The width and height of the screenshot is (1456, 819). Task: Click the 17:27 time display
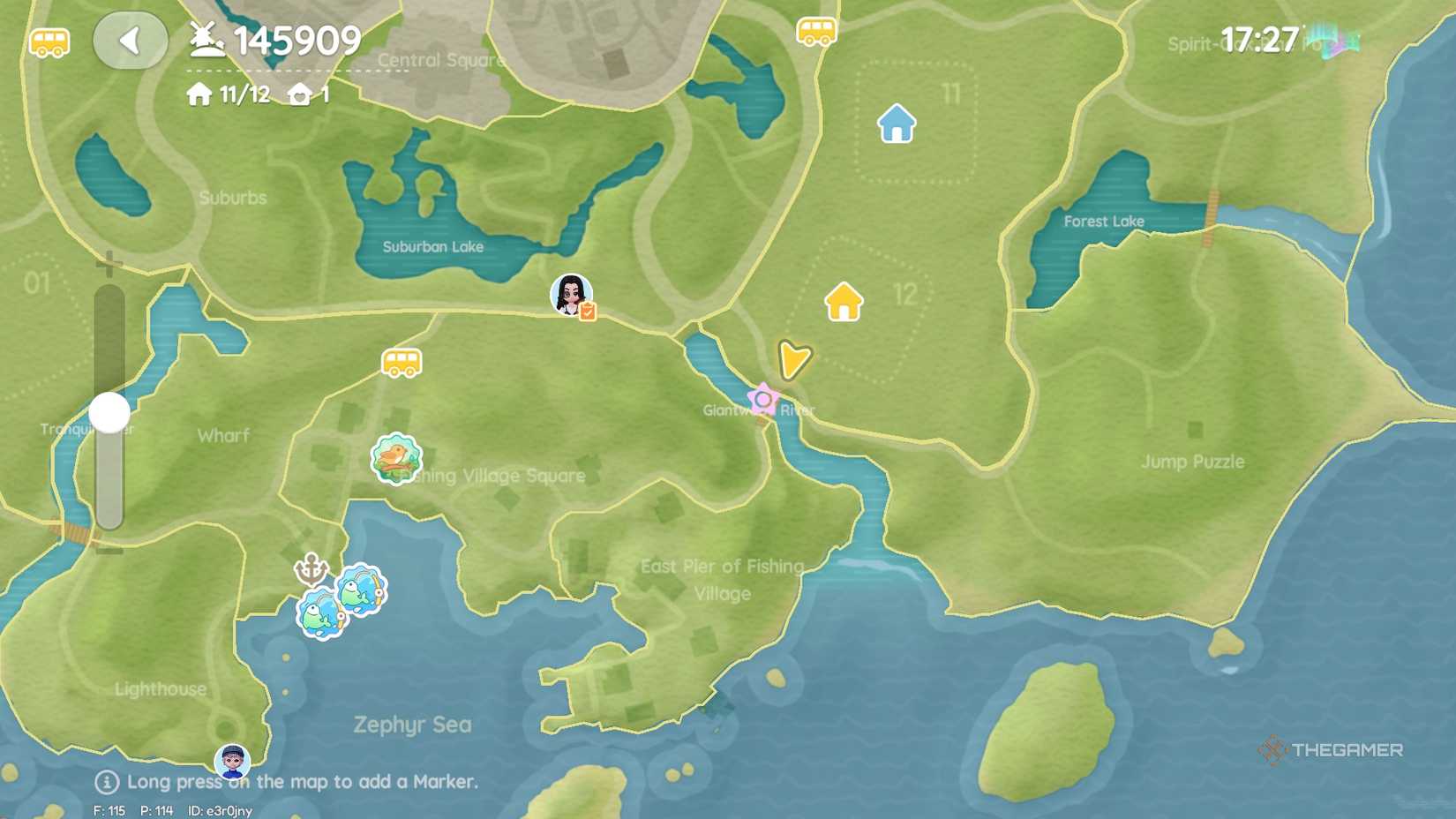click(1261, 40)
